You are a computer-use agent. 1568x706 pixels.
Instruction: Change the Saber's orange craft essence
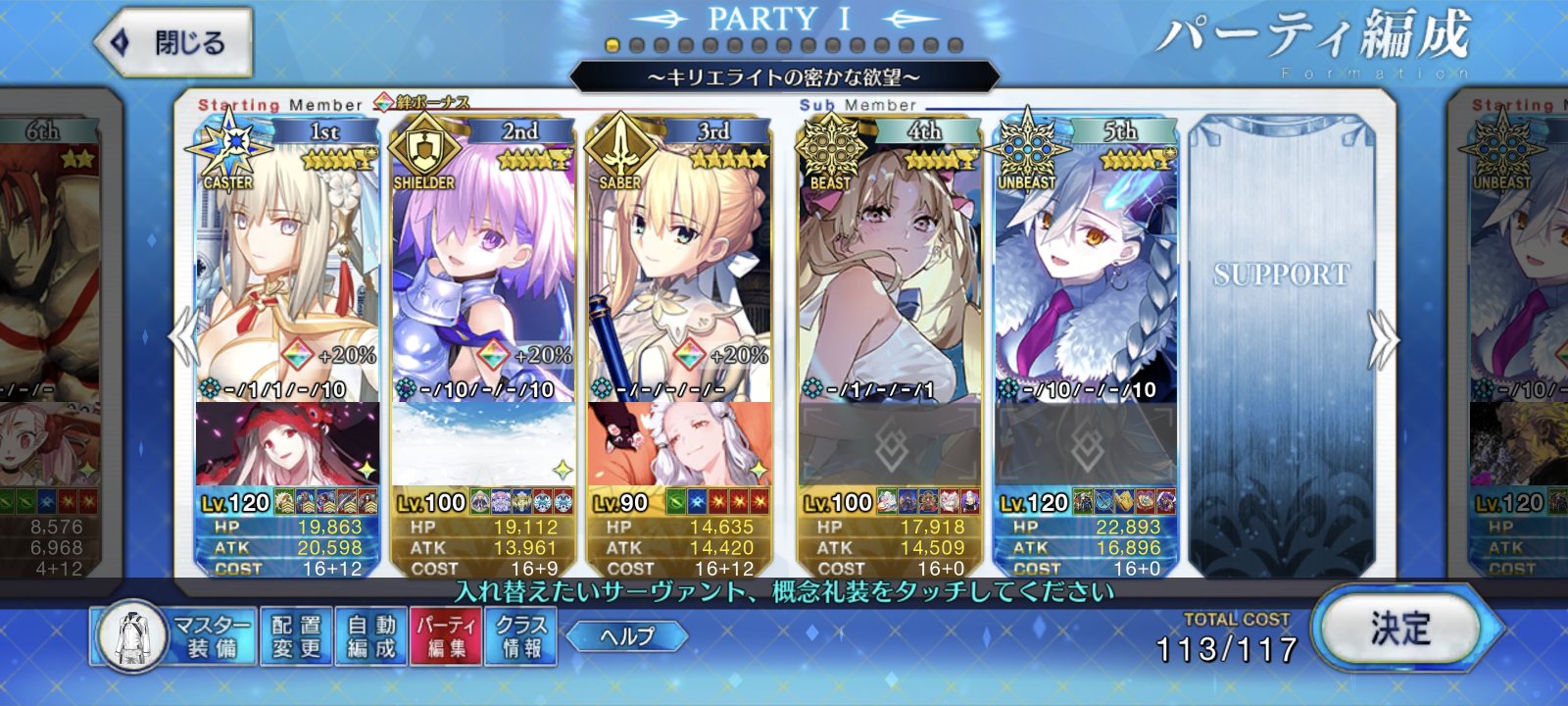pos(679,444)
